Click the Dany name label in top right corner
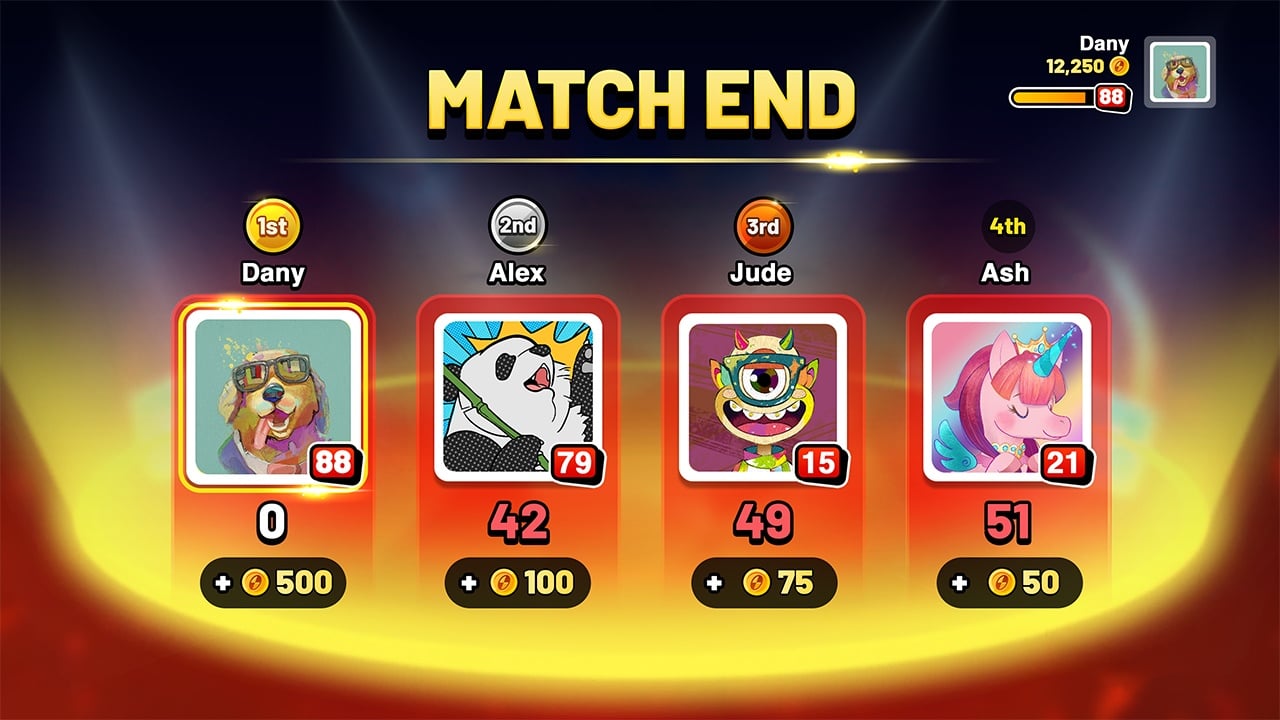The width and height of the screenshot is (1280, 720). coord(1104,44)
